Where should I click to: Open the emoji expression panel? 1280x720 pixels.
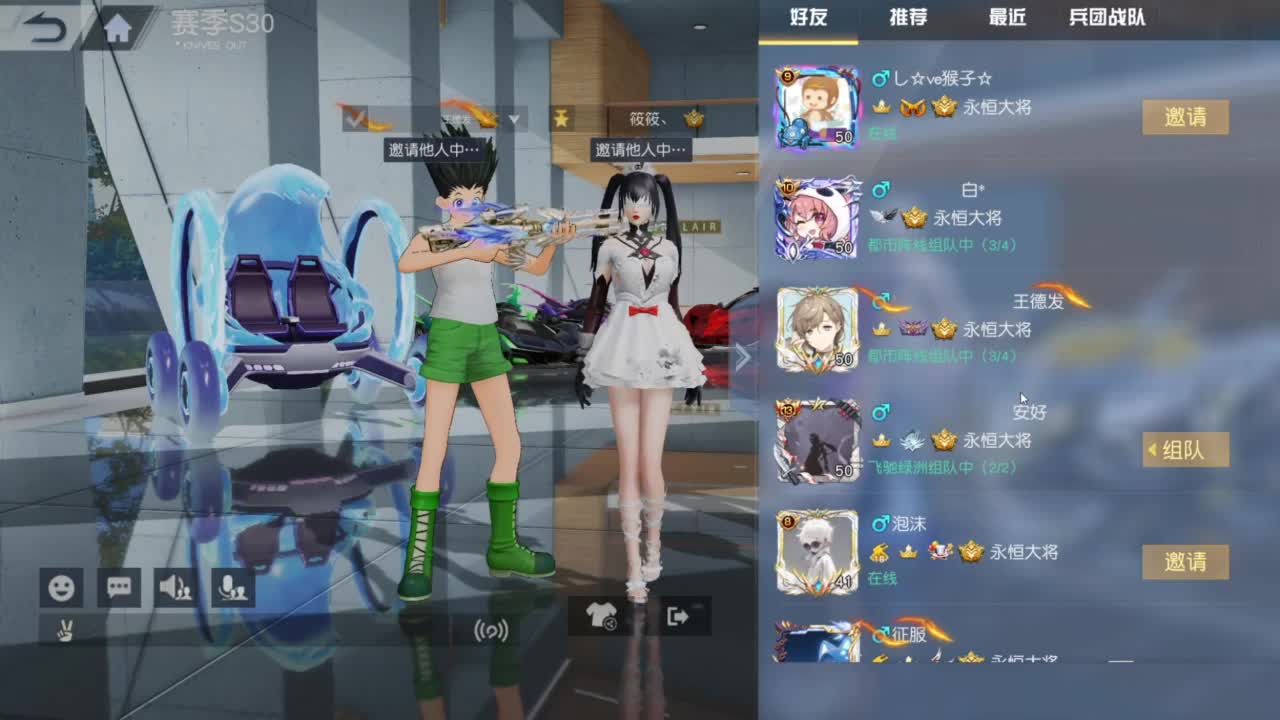pyautogui.click(x=61, y=588)
